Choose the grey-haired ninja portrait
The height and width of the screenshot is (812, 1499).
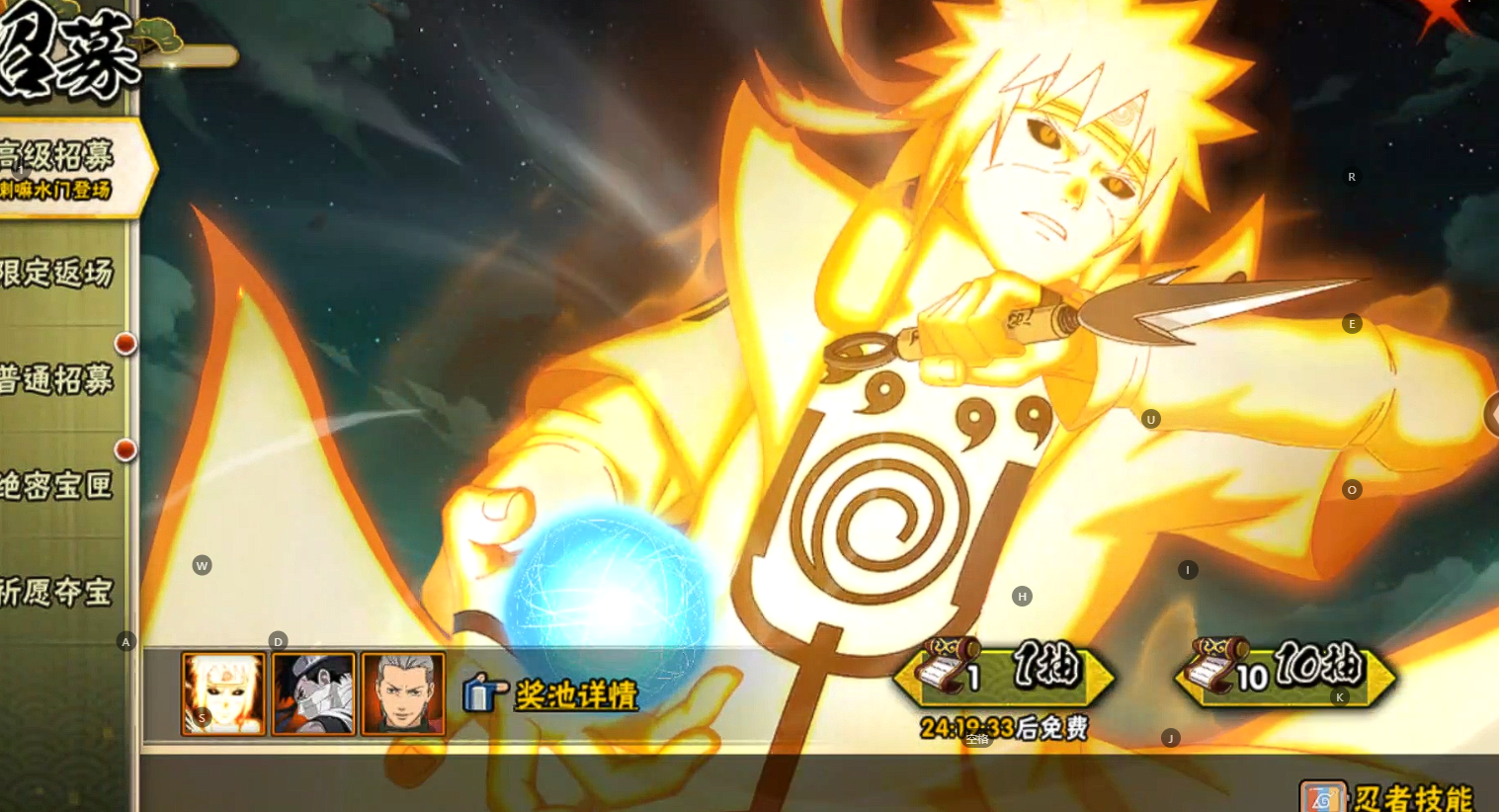[403, 693]
